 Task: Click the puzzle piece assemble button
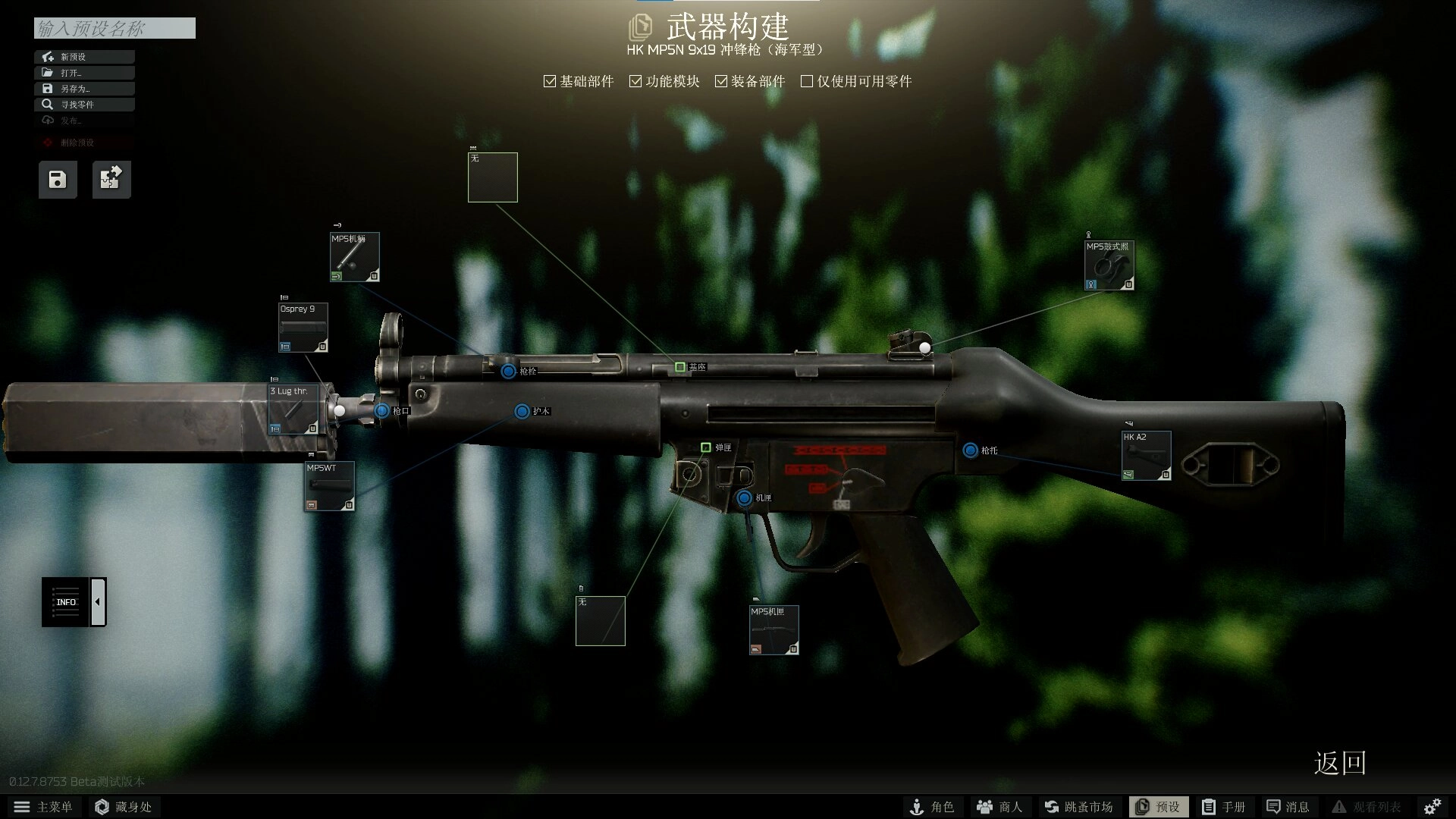pyautogui.click(x=111, y=180)
